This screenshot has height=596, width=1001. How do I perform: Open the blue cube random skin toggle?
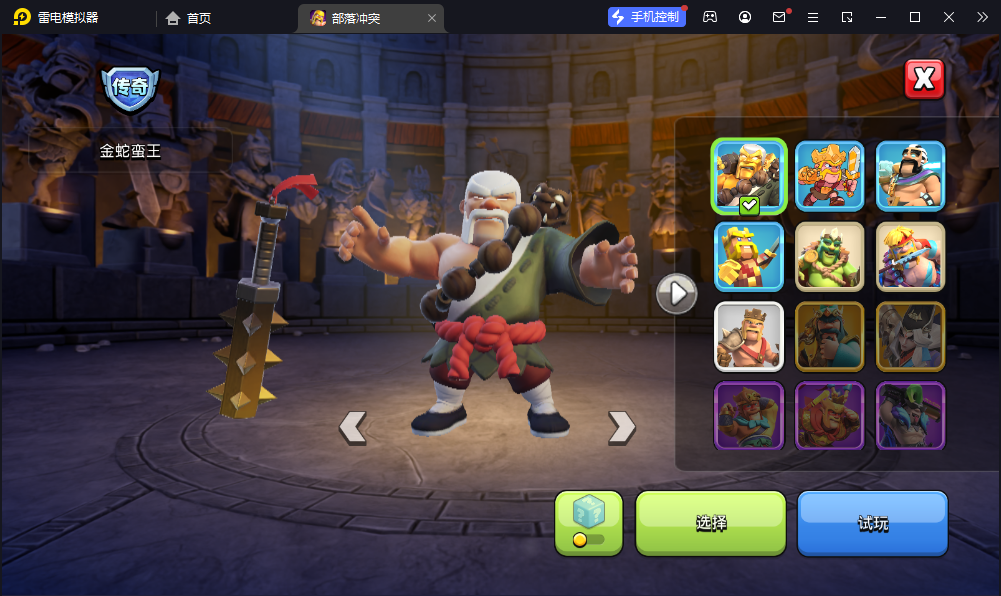[x=589, y=523]
